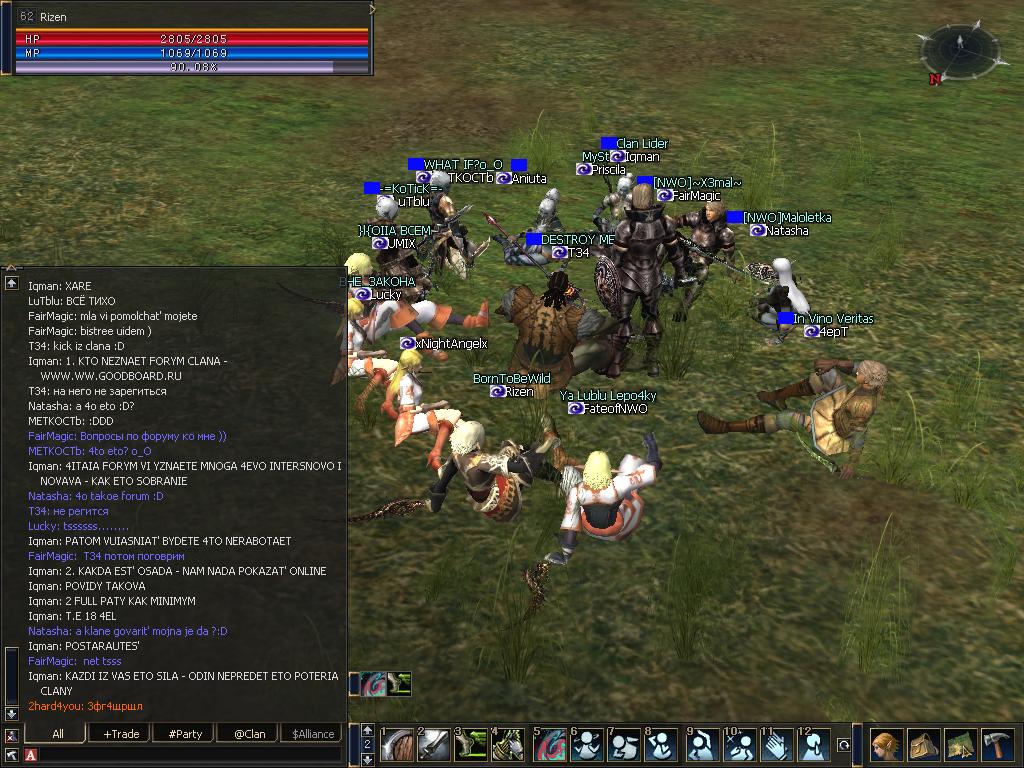Activate the sword attack skill in slot 2
Viewport: 1024px width, 768px height.
tap(433, 745)
